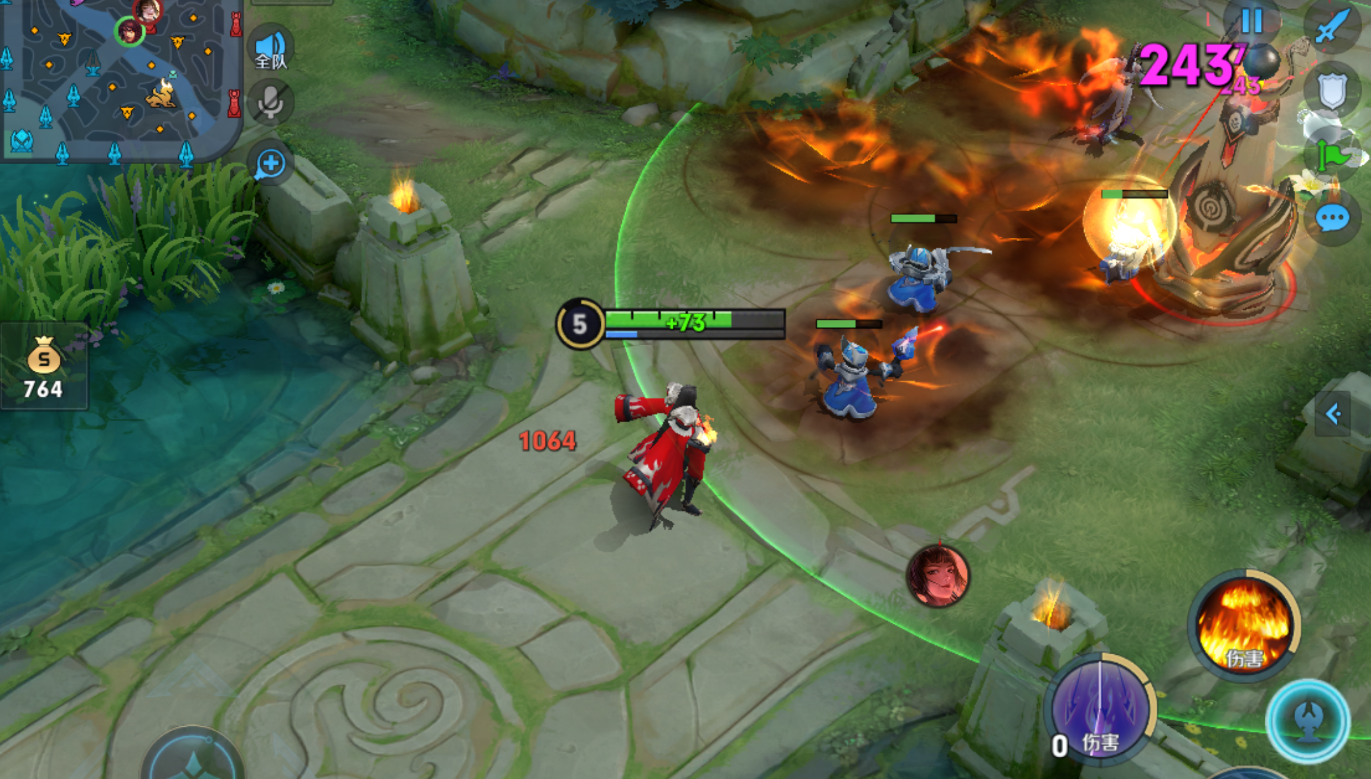1371x779 pixels.
Task: Send the green flag gather signal
Action: 1332,155
